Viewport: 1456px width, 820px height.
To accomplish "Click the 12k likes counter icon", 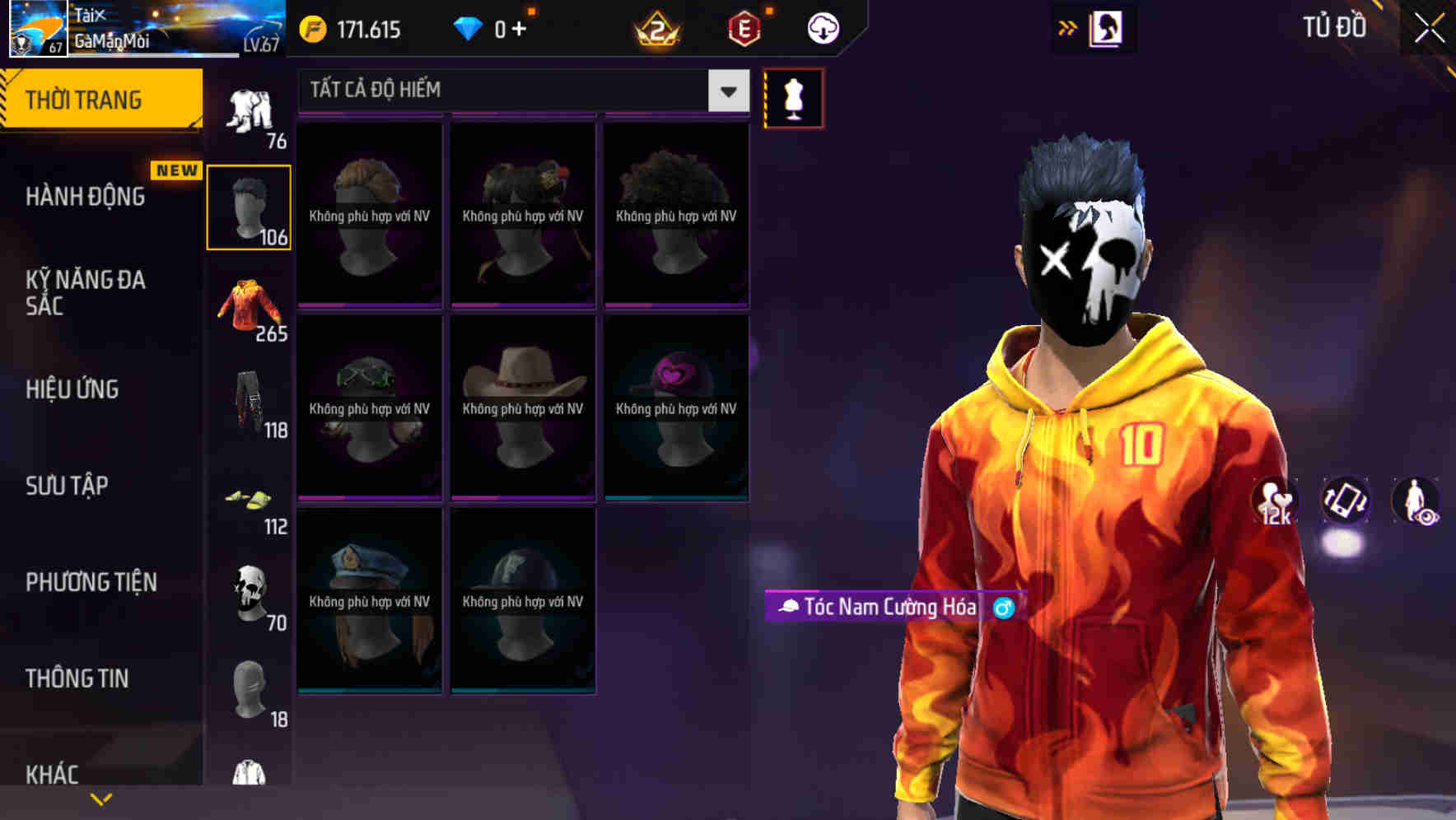I will click(x=1275, y=503).
